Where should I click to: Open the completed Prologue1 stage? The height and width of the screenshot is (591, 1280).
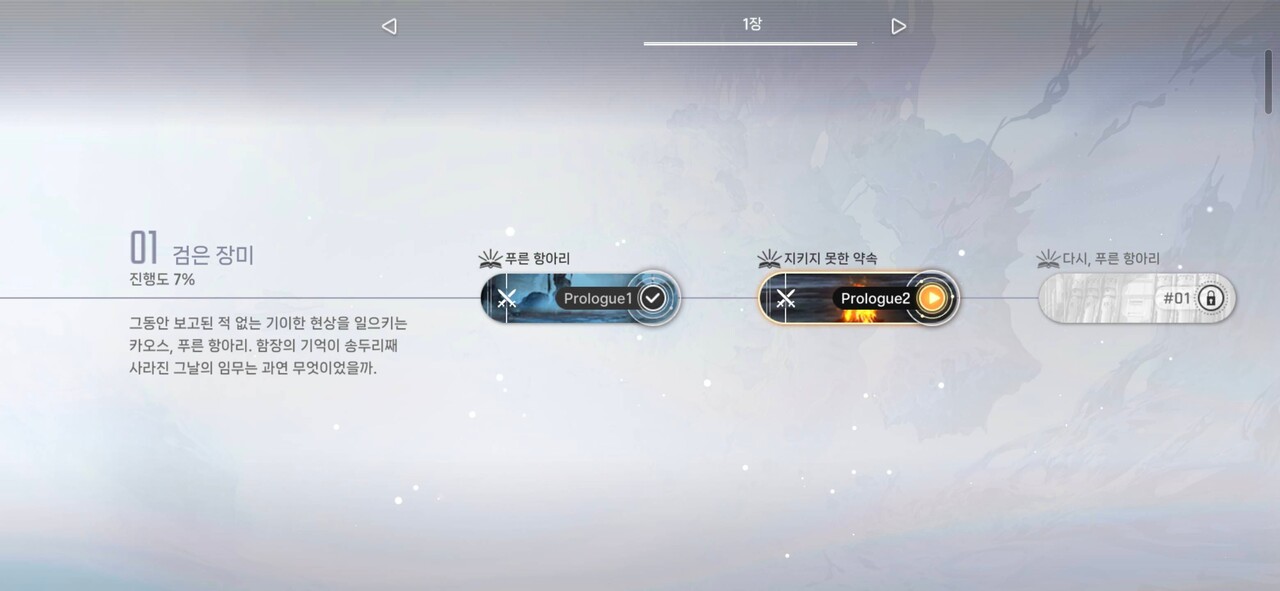click(581, 298)
